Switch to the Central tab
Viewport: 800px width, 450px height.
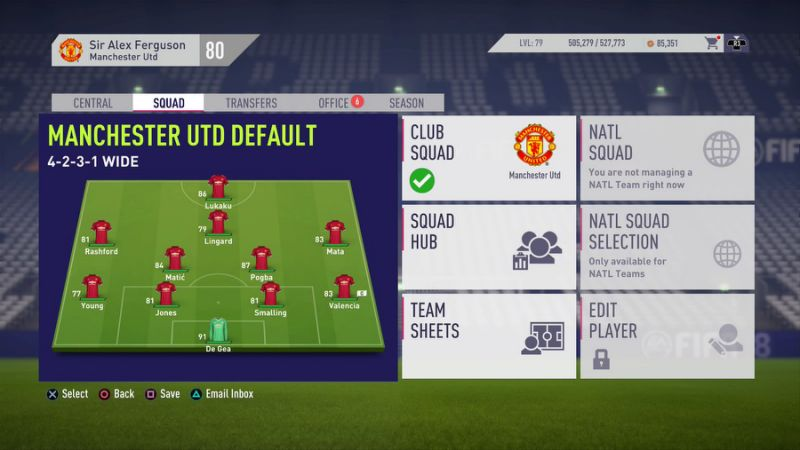point(93,103)
